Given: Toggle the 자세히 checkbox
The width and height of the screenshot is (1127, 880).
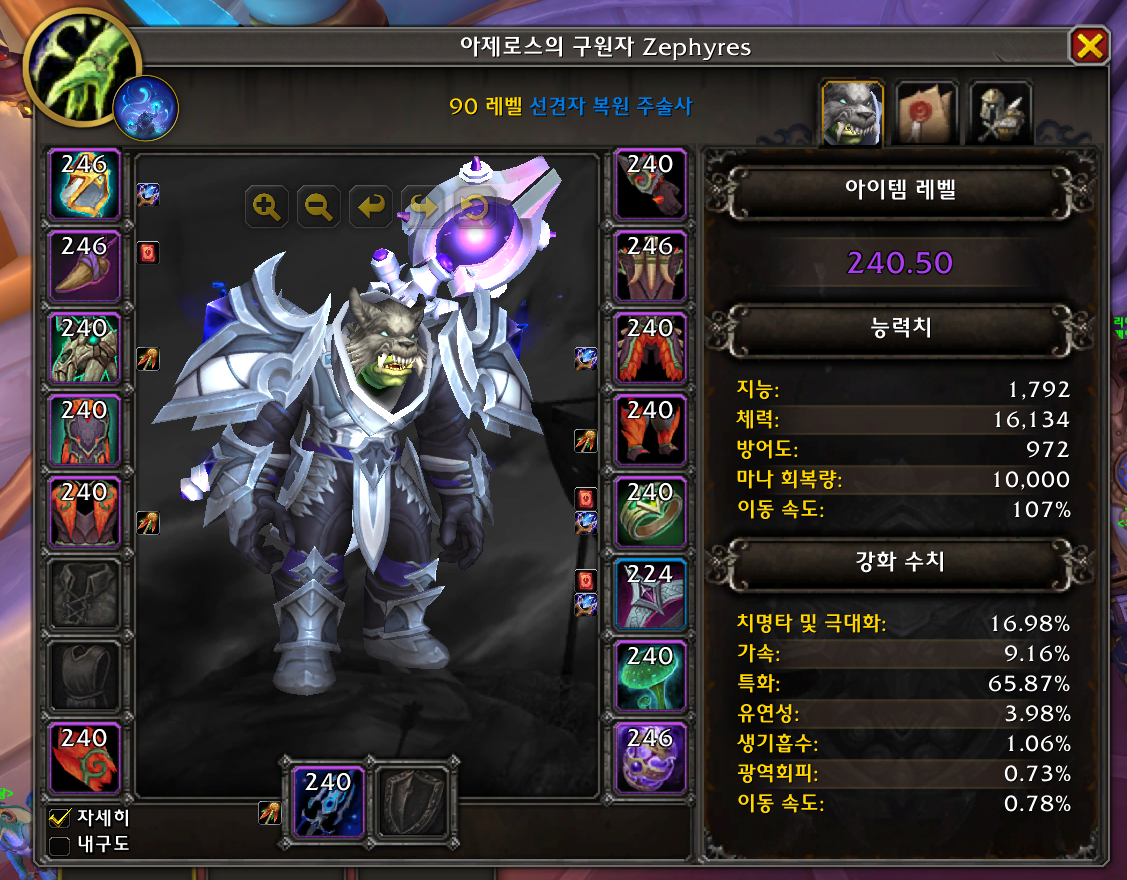Looking at the screenshot, I should tap(60, 818).
